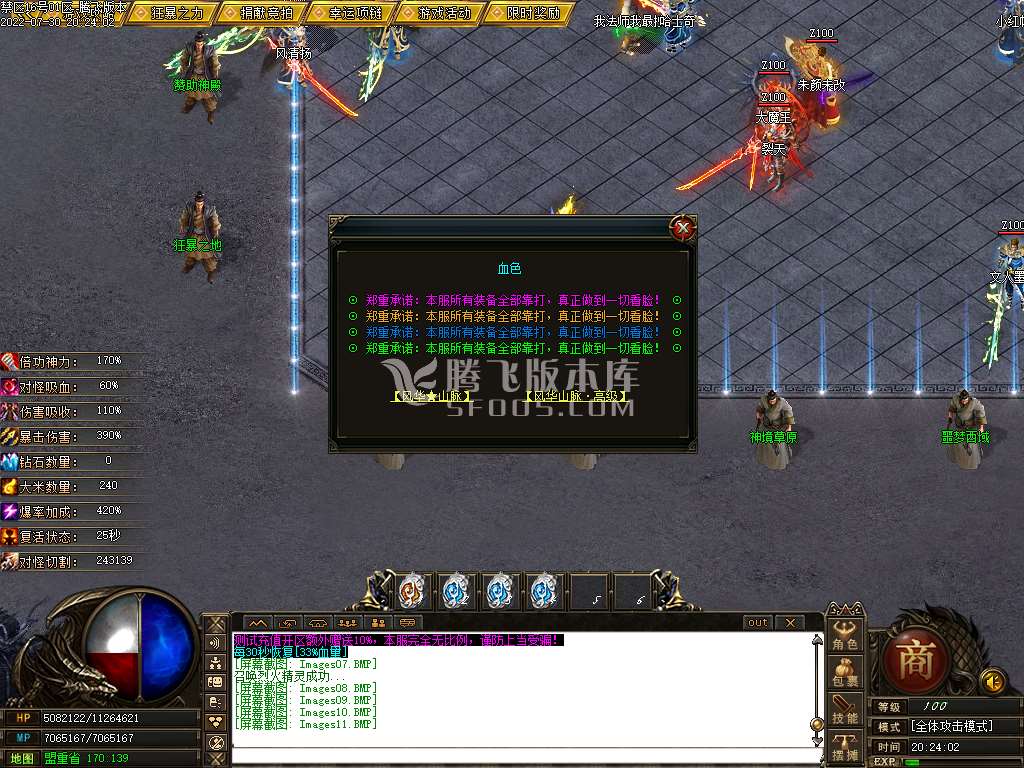Open the 捐献竞拍 auction button
Viewport: 1024px width, 768px height.
click(267, 13)
